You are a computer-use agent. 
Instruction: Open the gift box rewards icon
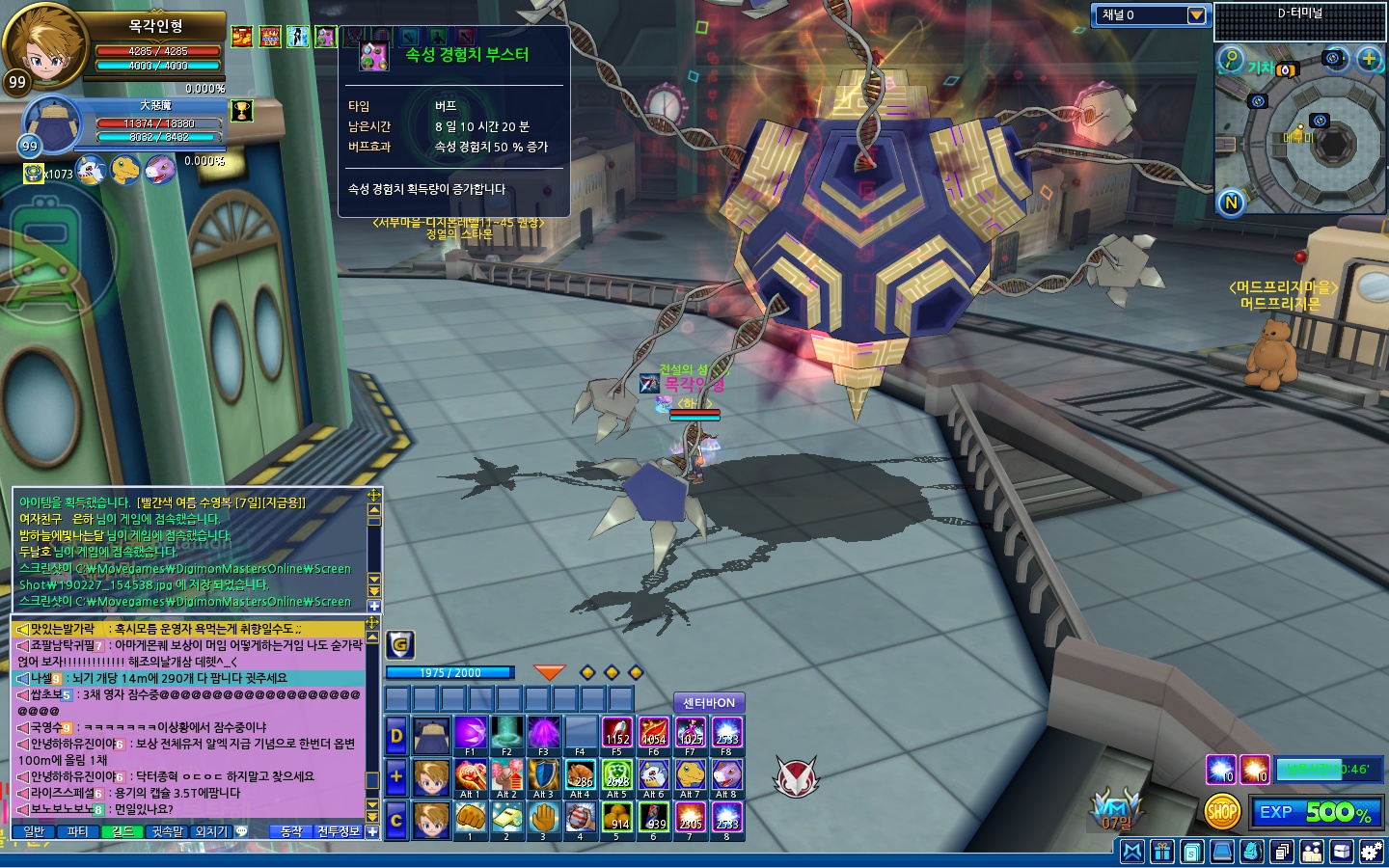click(1162, 852)
